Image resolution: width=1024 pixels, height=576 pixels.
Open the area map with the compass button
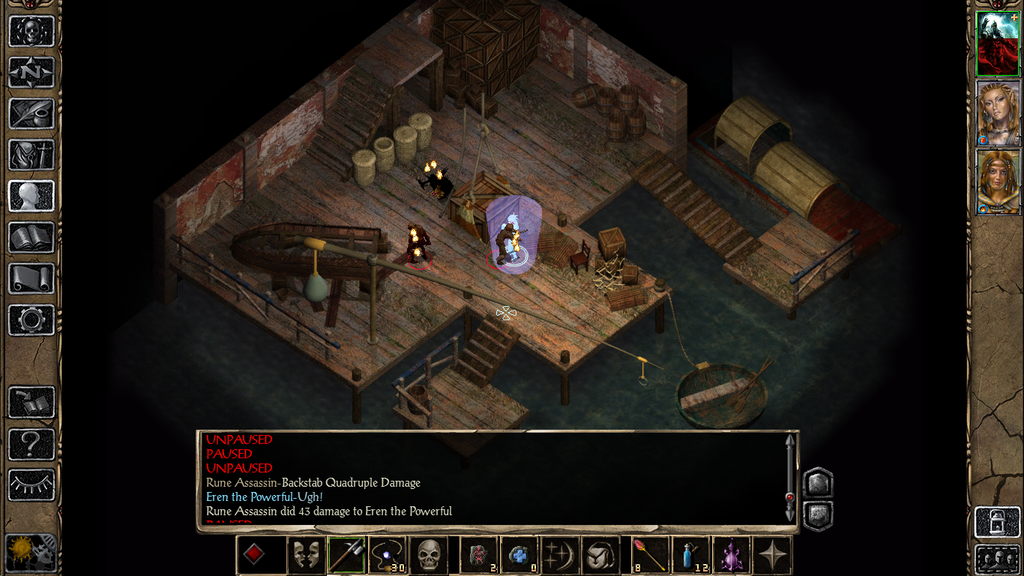pos(31,72)
